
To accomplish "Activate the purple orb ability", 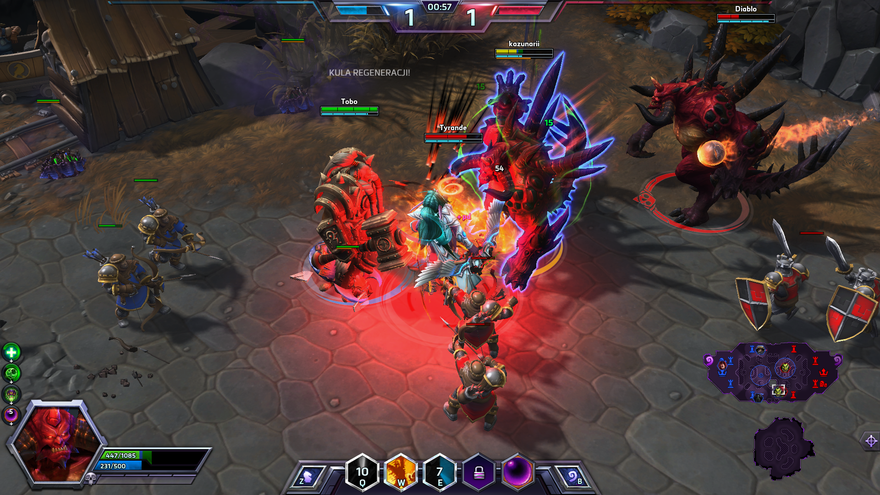I will 517,472.
